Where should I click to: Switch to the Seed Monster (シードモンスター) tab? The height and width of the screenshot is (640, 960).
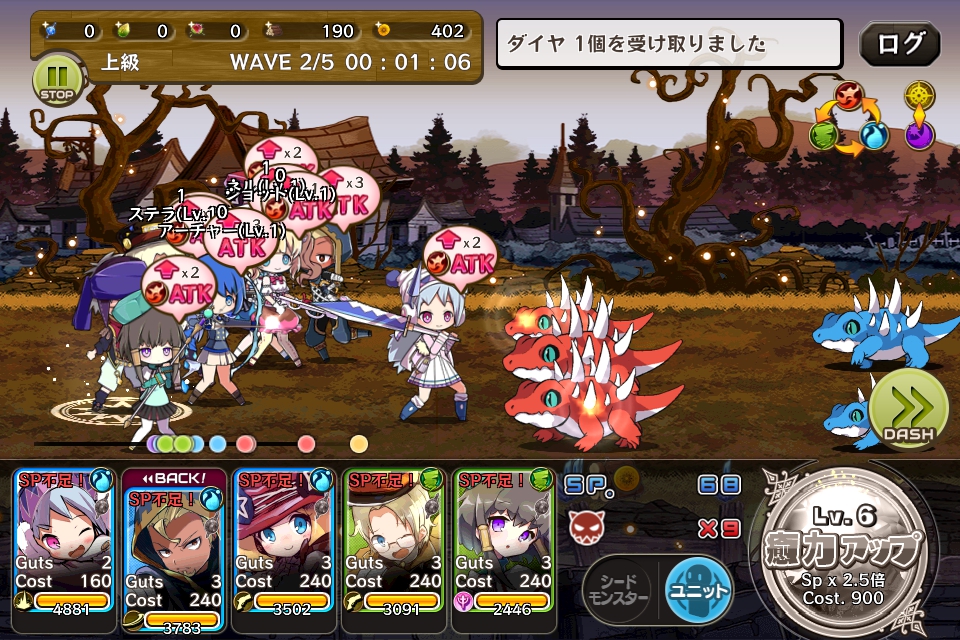616,590
